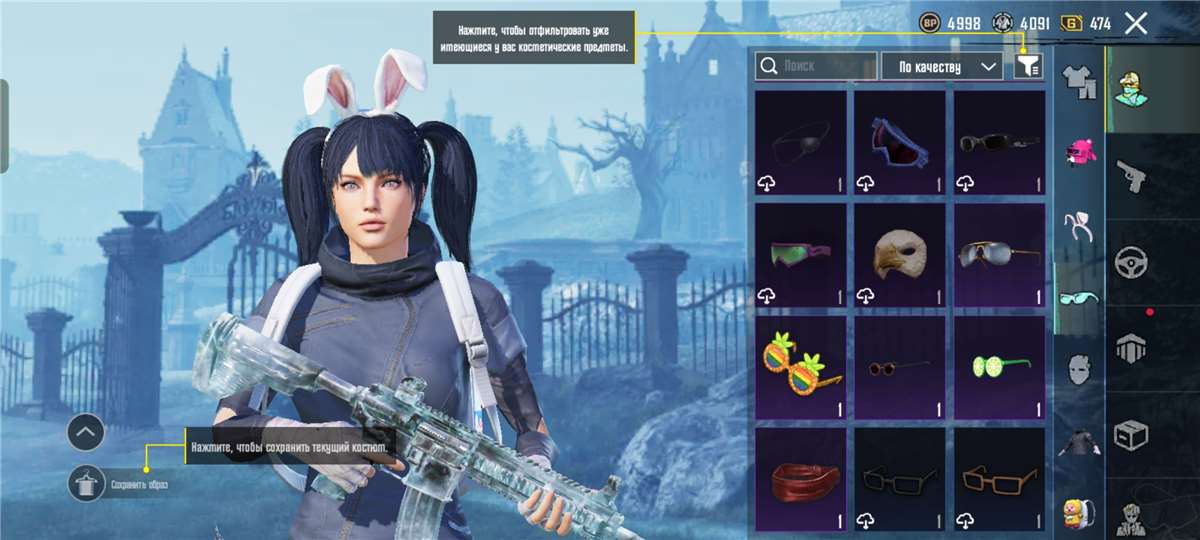Close the inventory with the X button

point(1135,23)
